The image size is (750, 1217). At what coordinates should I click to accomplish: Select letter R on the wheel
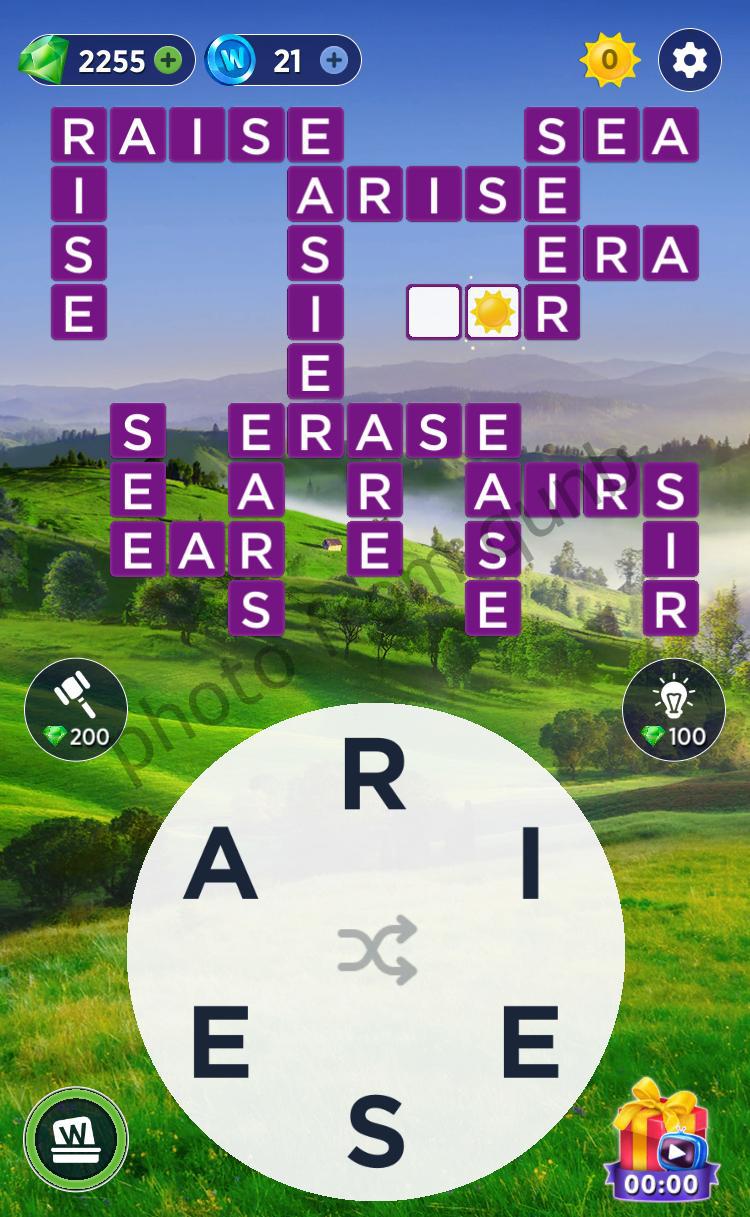[x=374, y=780]
